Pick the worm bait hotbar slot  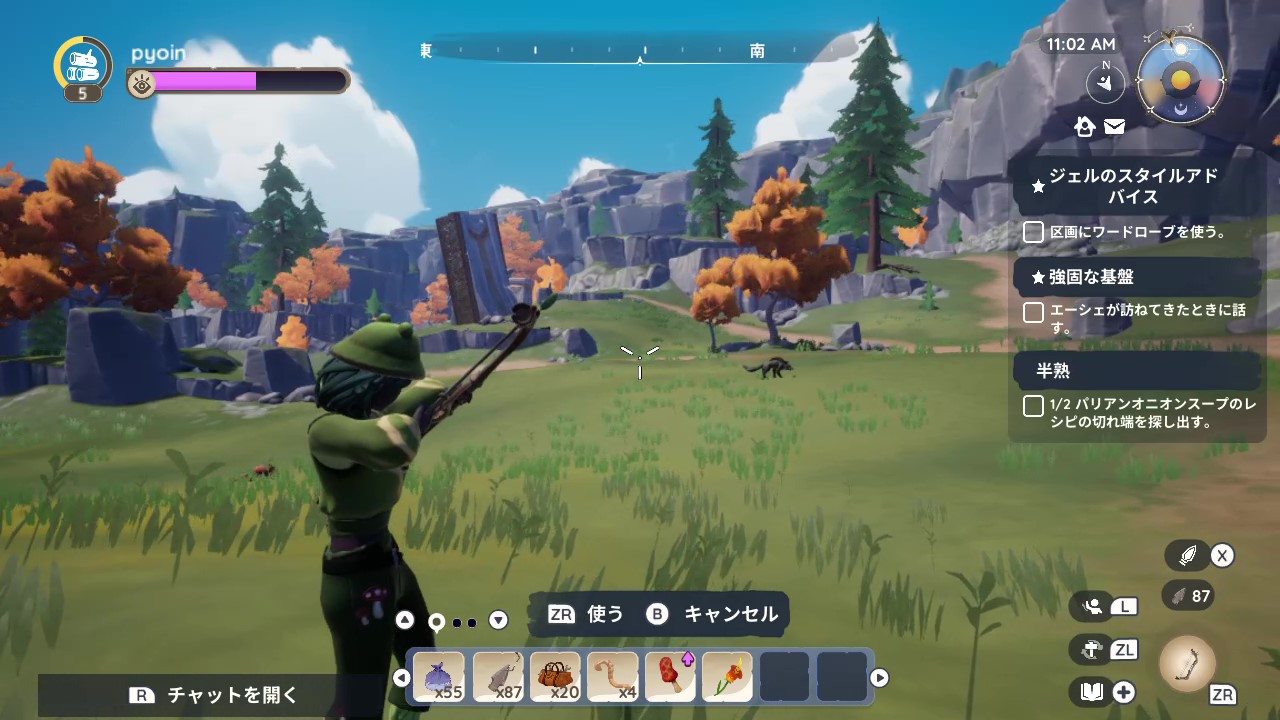pyautogui.click(x=613, y=677)
